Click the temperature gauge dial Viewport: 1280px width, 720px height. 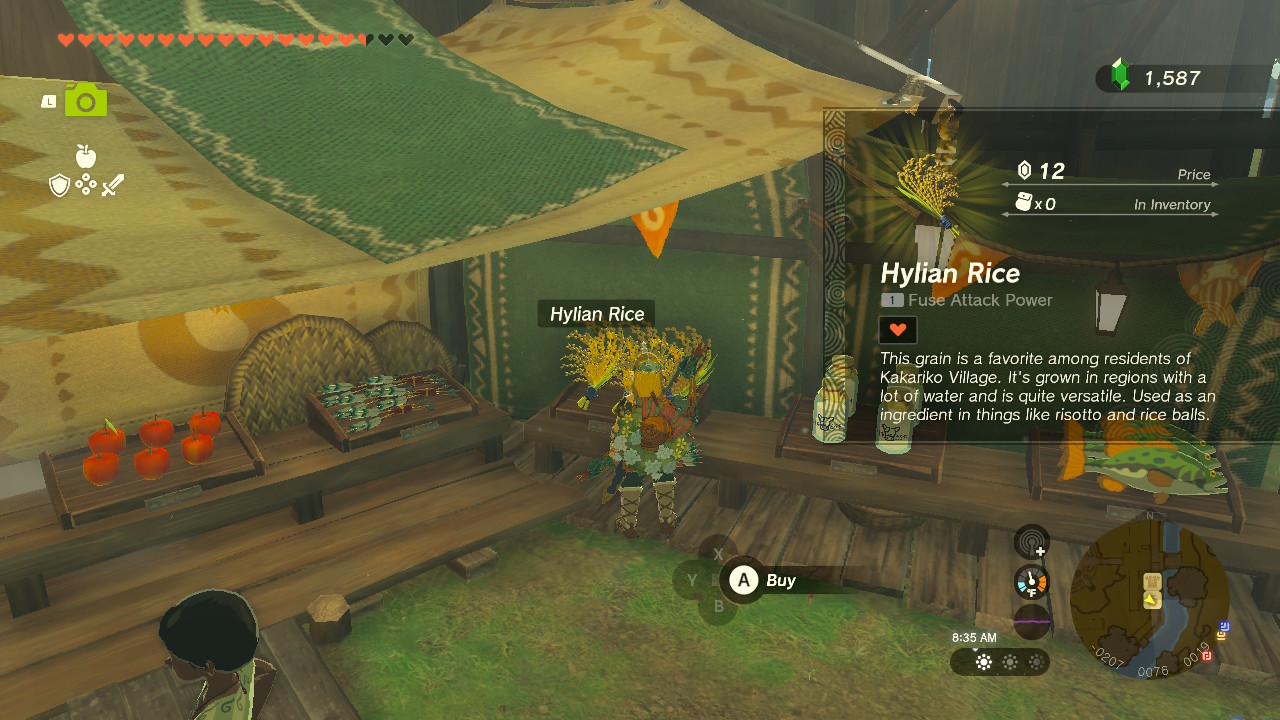1031,581
